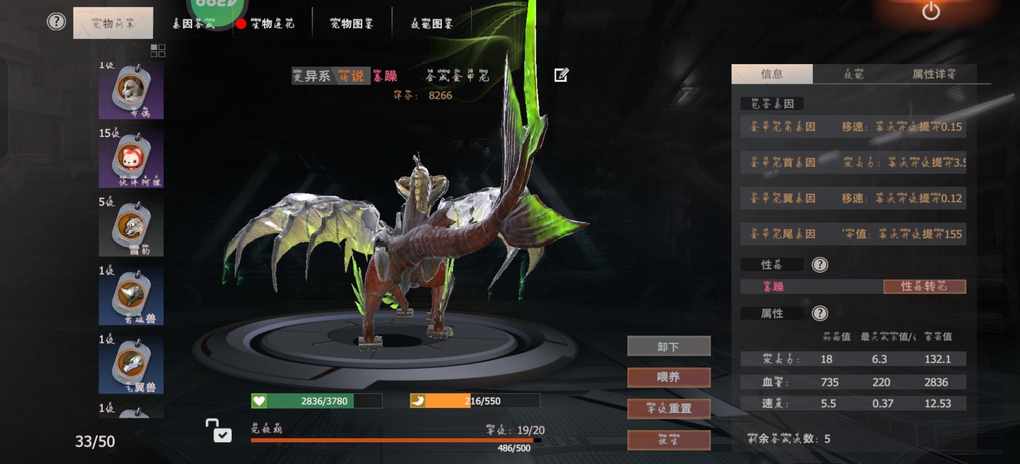Click the orange personality change button

(x=924, y=287)
